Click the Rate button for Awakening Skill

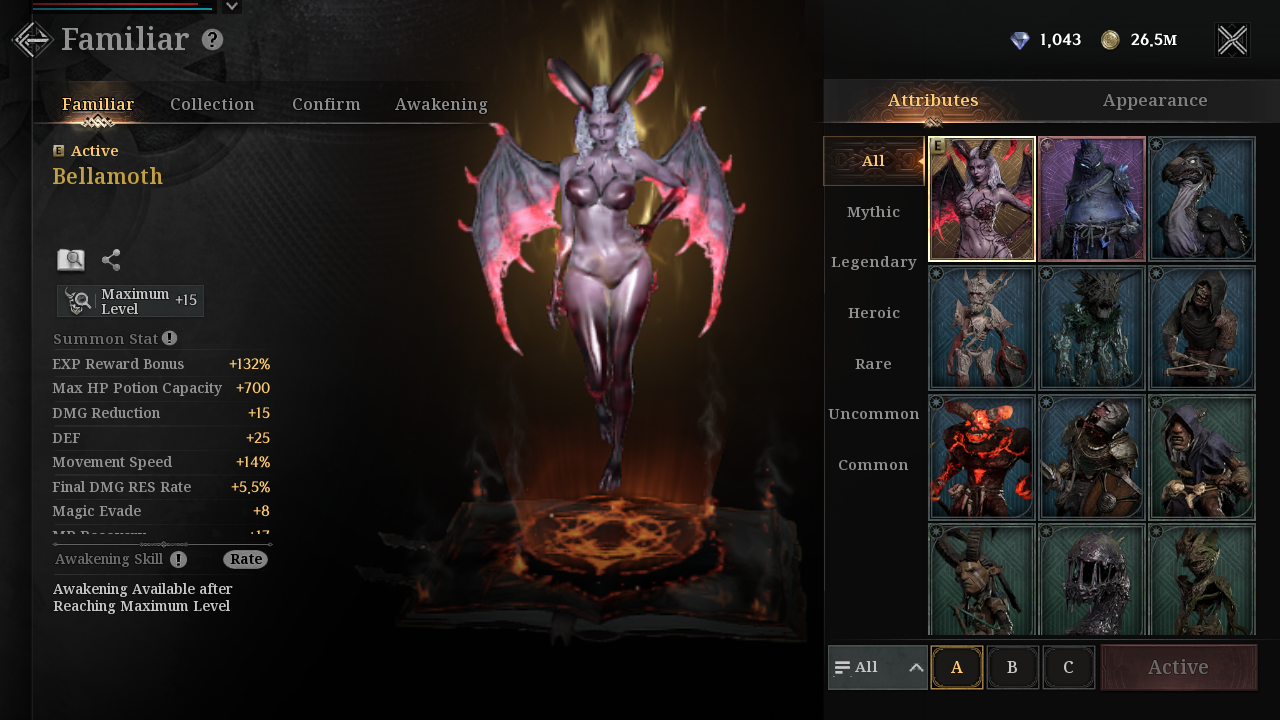coord(245,559)
